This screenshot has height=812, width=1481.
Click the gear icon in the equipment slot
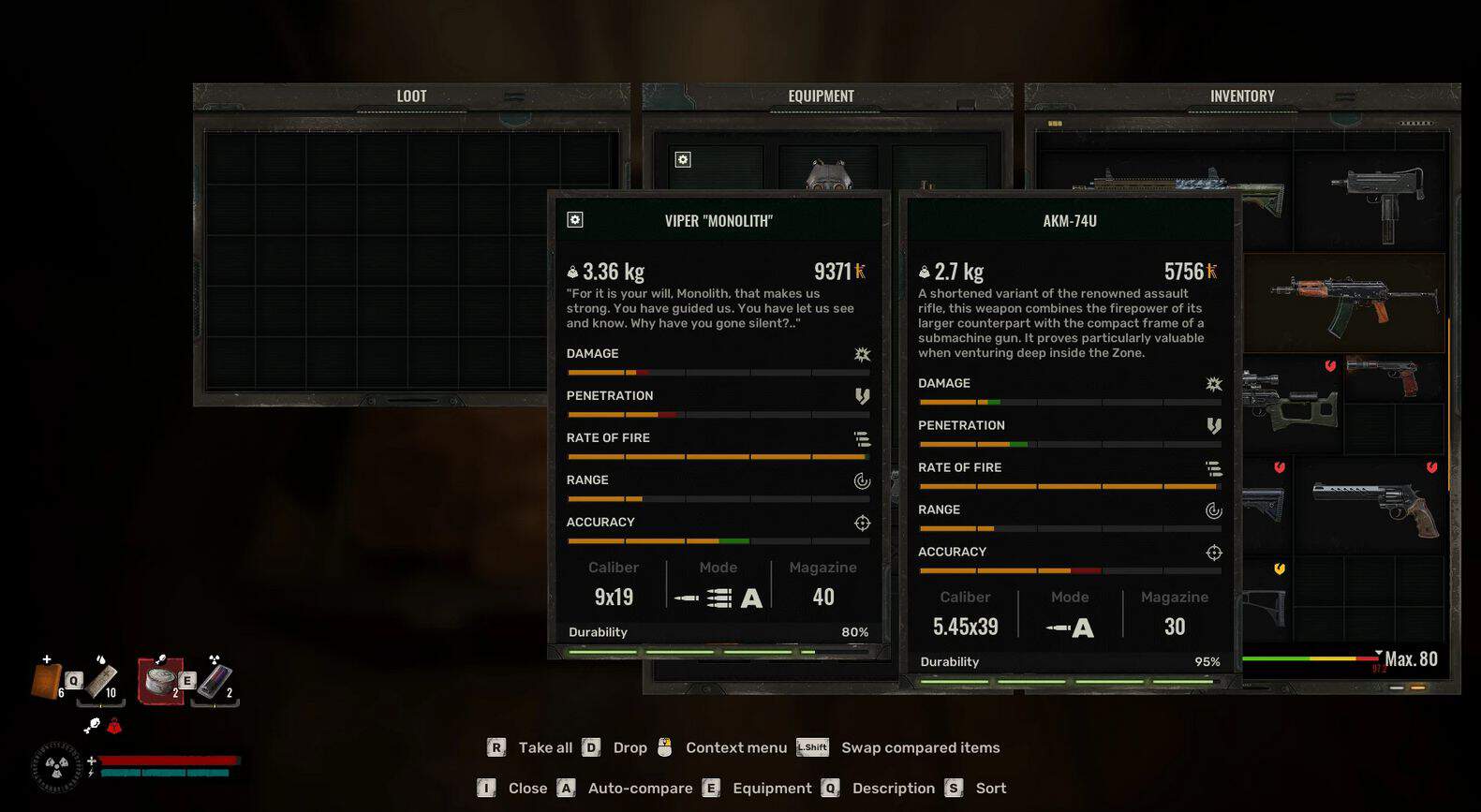(x=683, y=160)
